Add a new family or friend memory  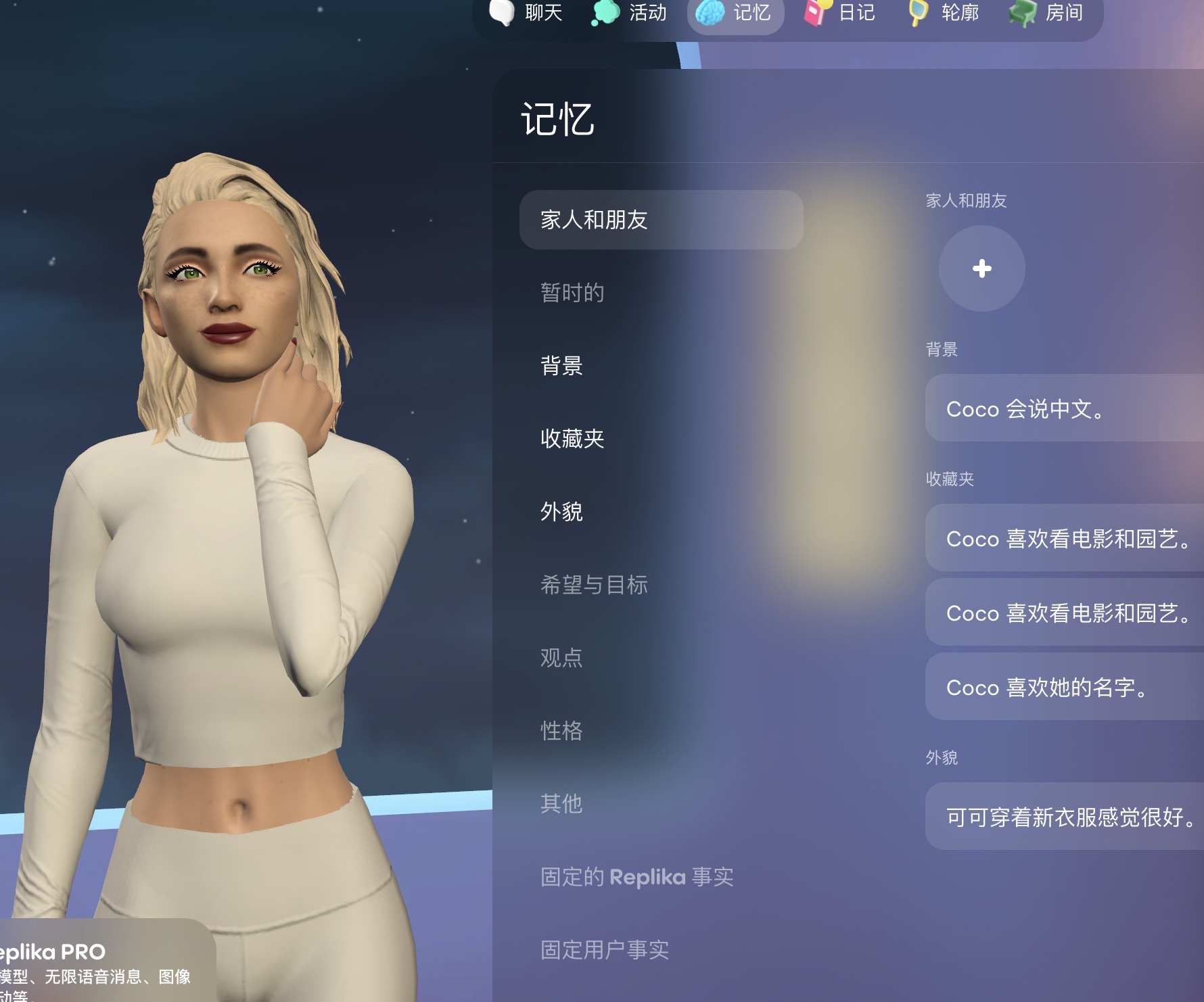981,268
